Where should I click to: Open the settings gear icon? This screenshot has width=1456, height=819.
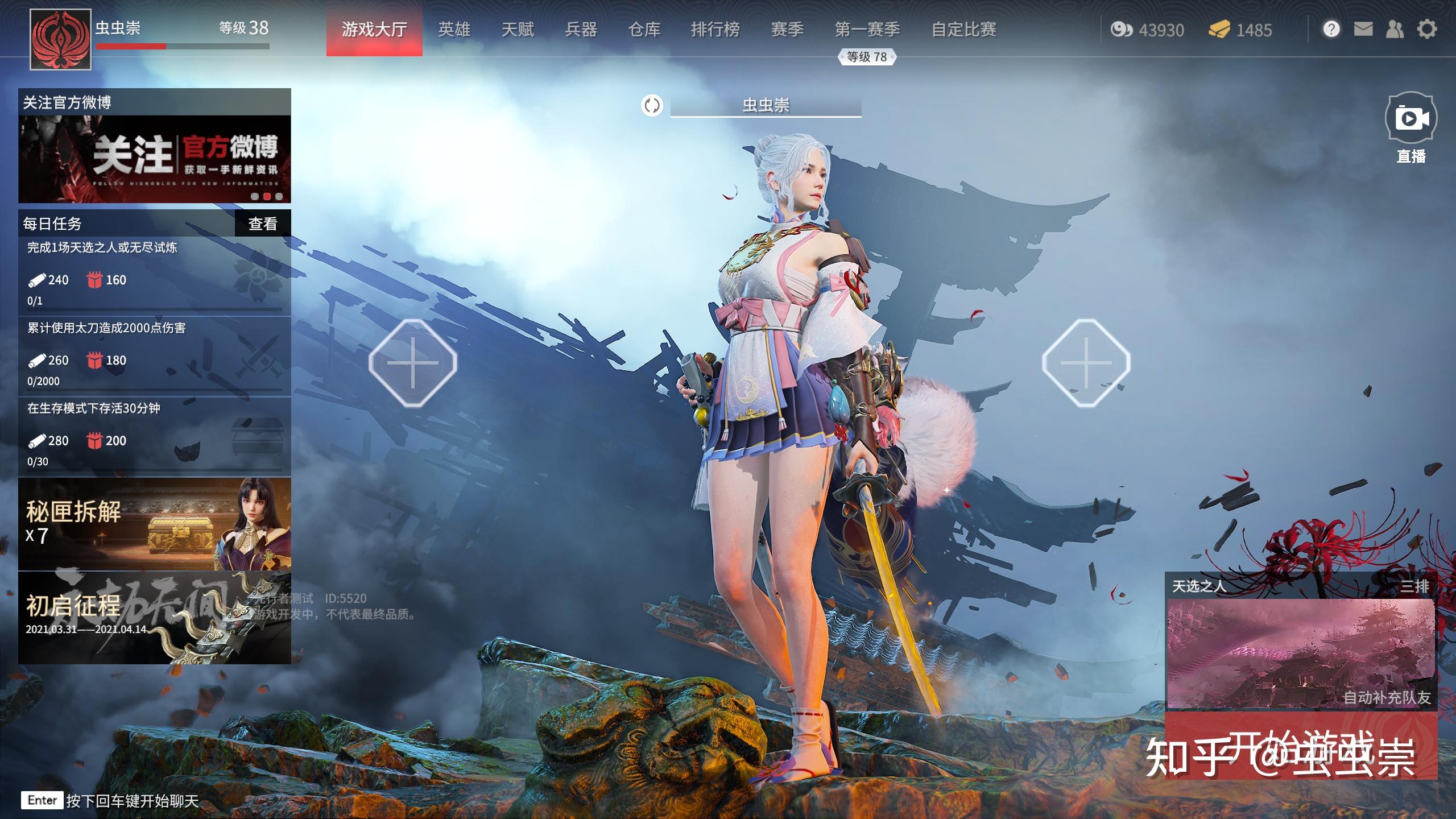coord(1426,29)
